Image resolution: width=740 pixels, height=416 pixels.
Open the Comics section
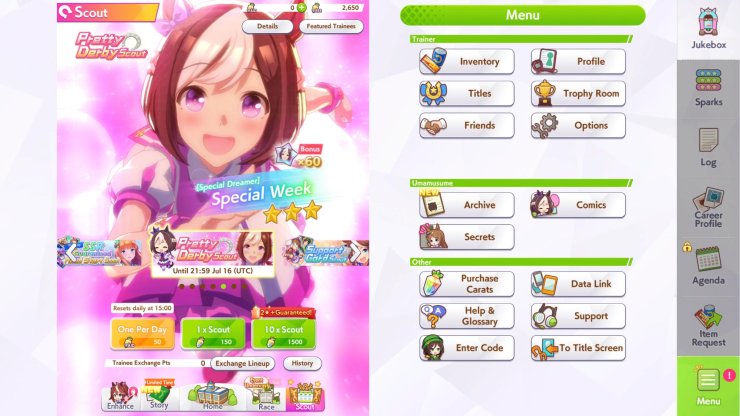(x=578, y=205)
